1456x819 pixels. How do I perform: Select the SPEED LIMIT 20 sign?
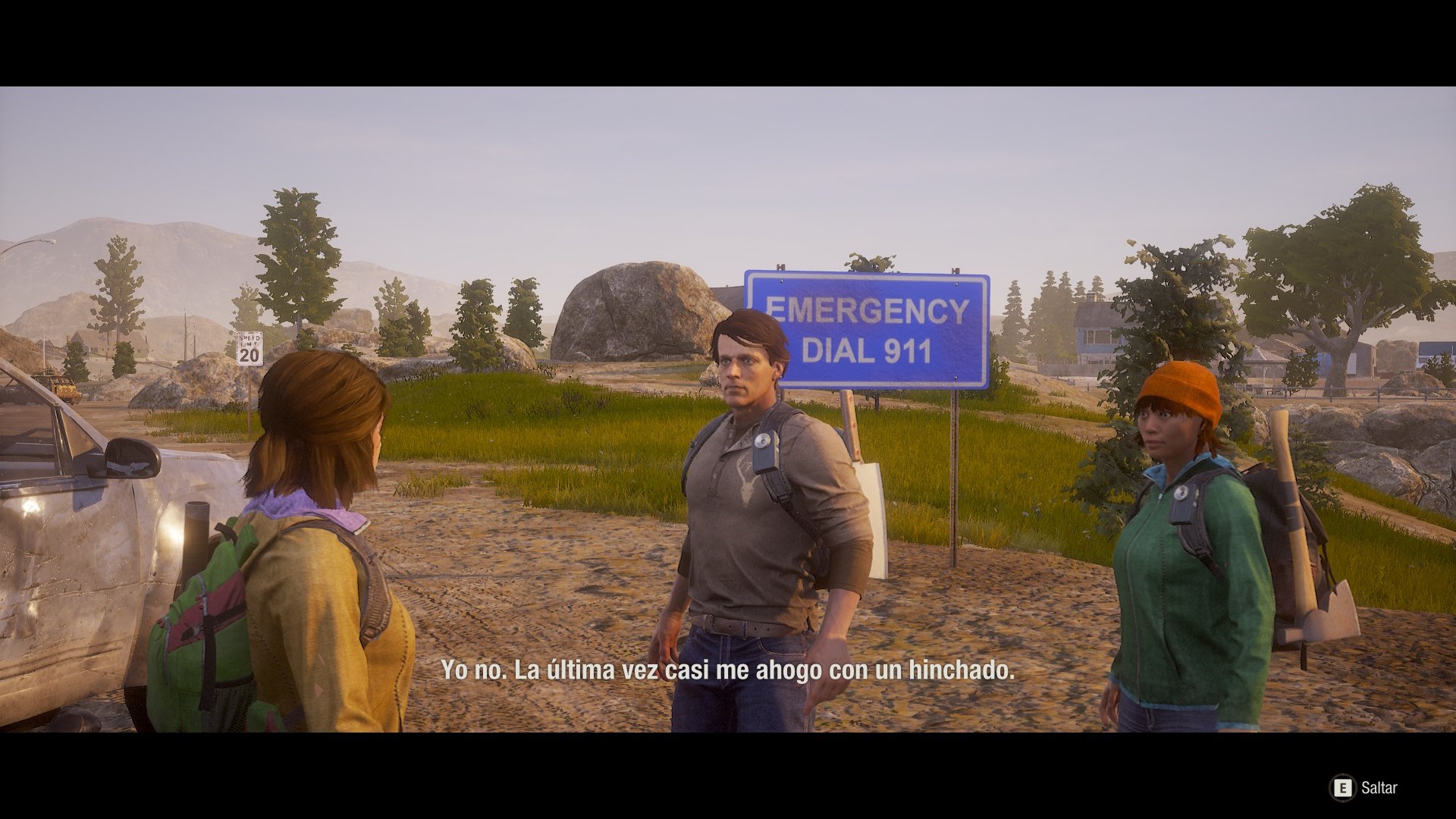tap(248, 349)
